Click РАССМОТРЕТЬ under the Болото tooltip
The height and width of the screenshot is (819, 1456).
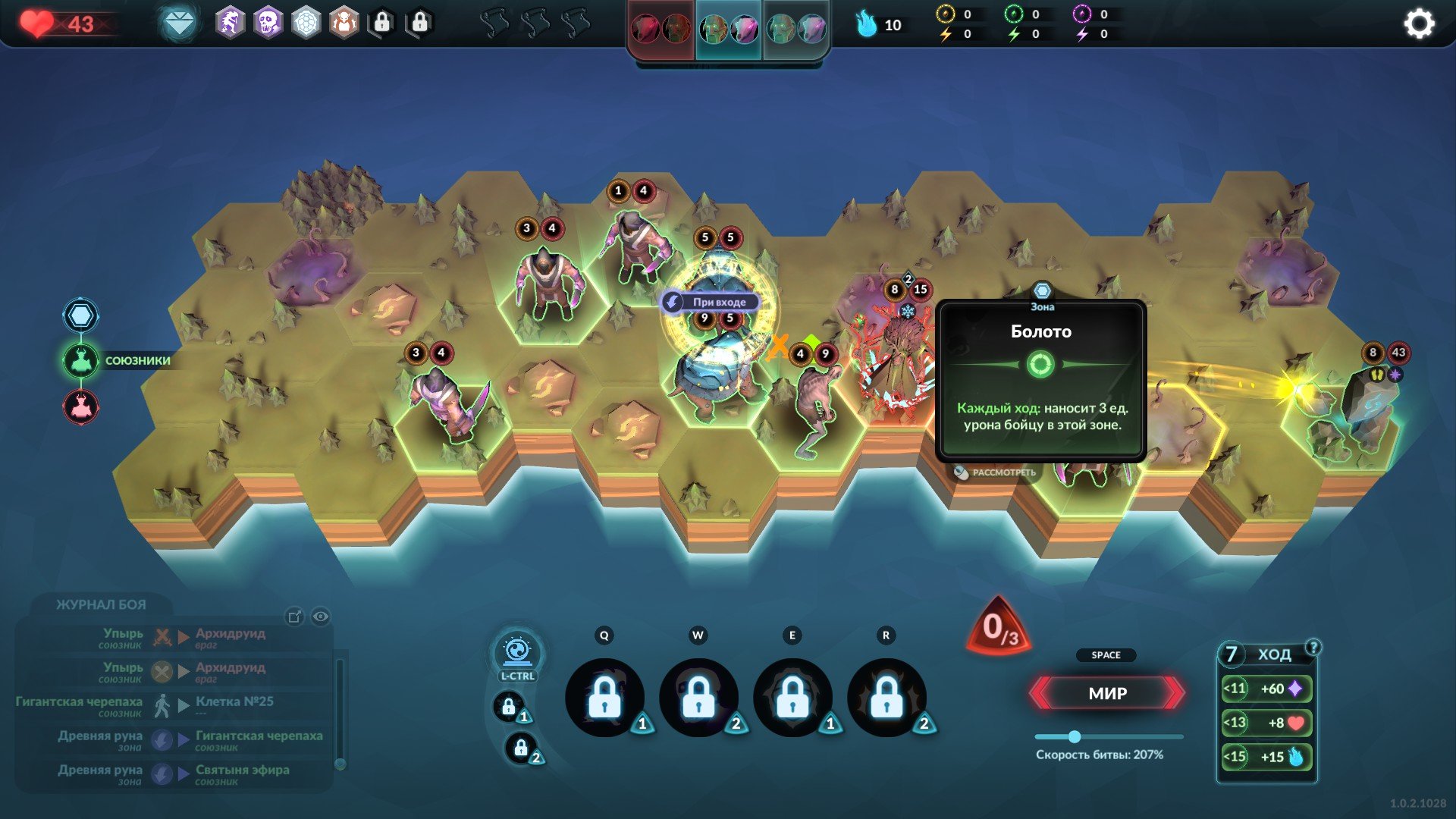[995, 472]
